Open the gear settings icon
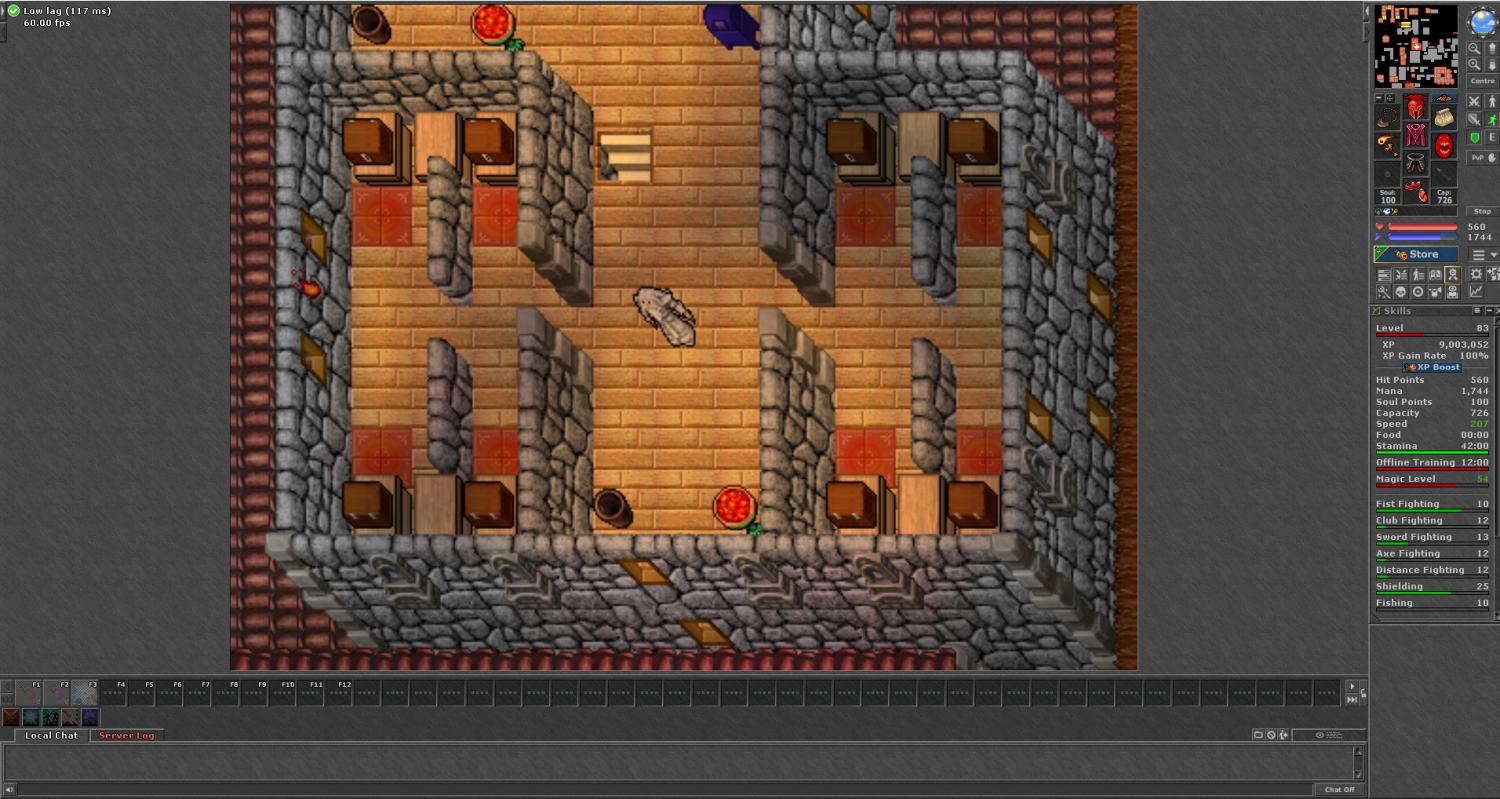This screenshot has width=1500, height=799. pyautogui.click(x=1476, y=275)
